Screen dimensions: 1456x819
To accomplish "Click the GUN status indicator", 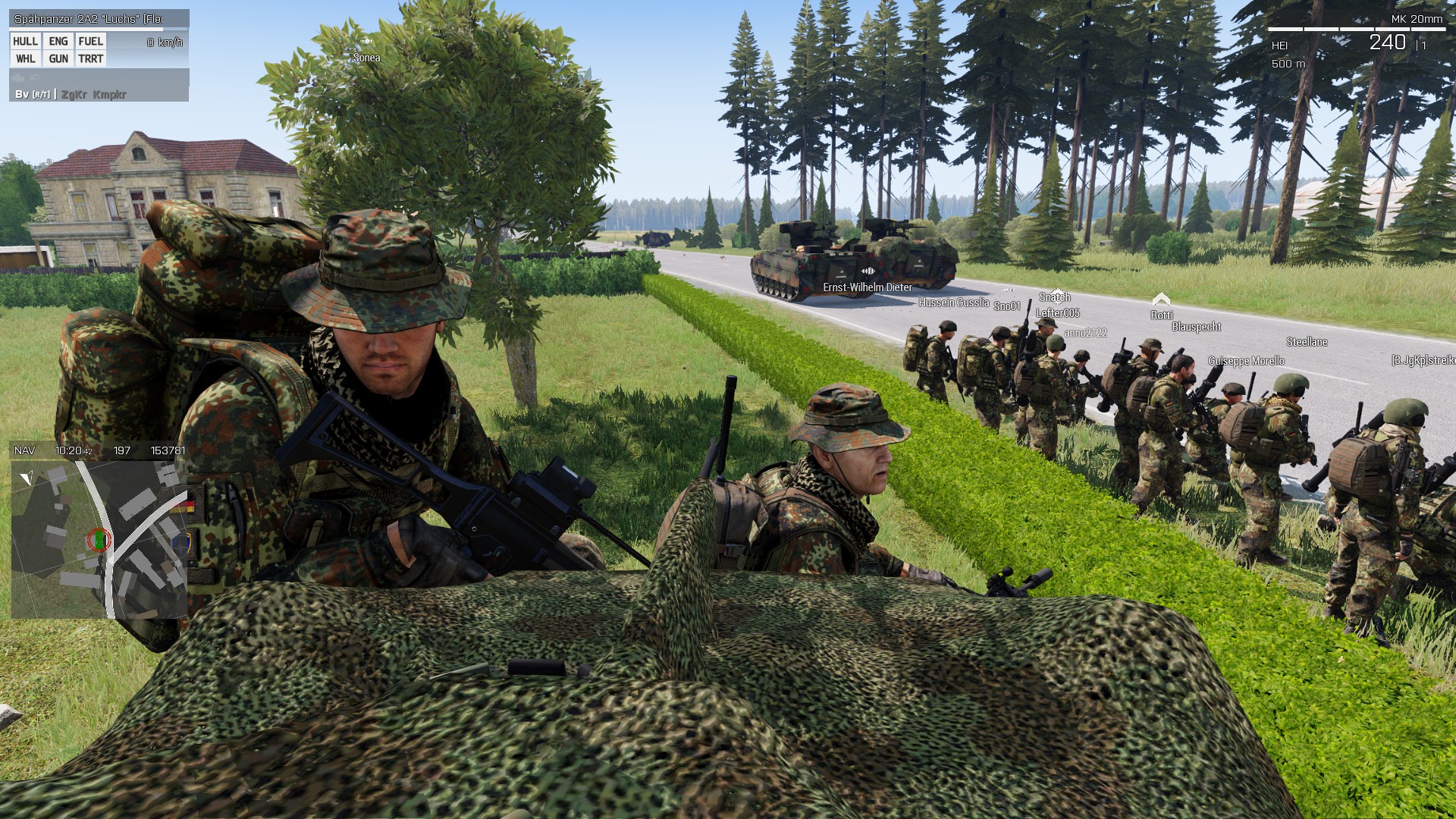I will (x=58, y=59).
